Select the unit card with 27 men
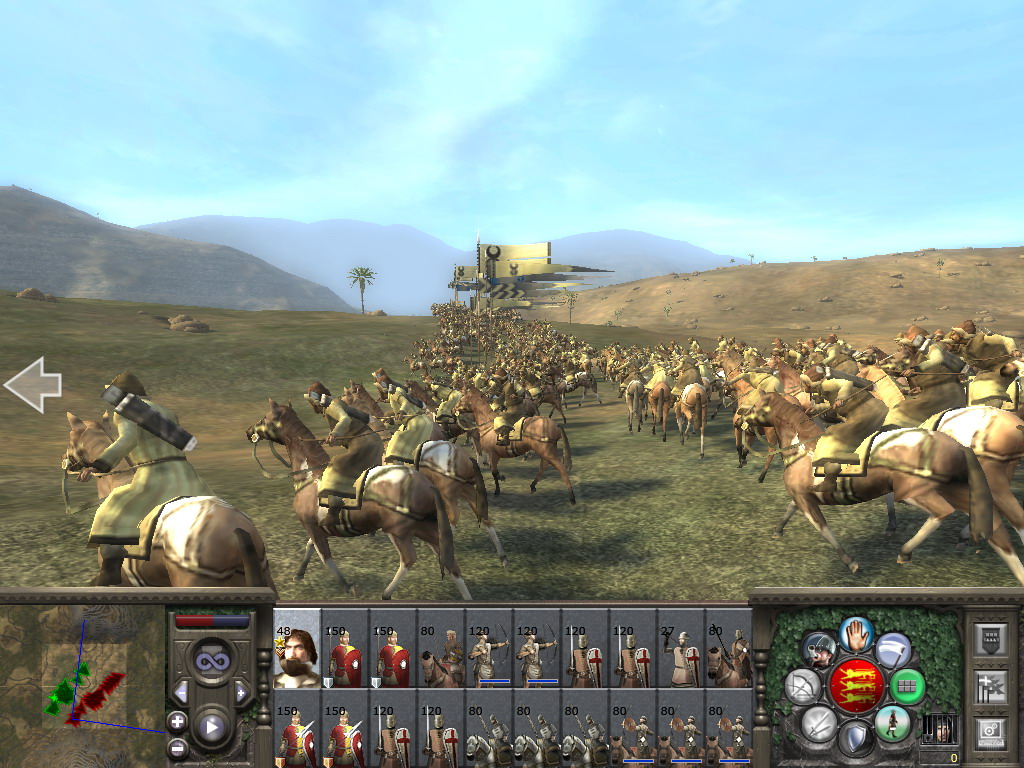Viewport: 1024px width, 768px height. click(x=681, y=648)
